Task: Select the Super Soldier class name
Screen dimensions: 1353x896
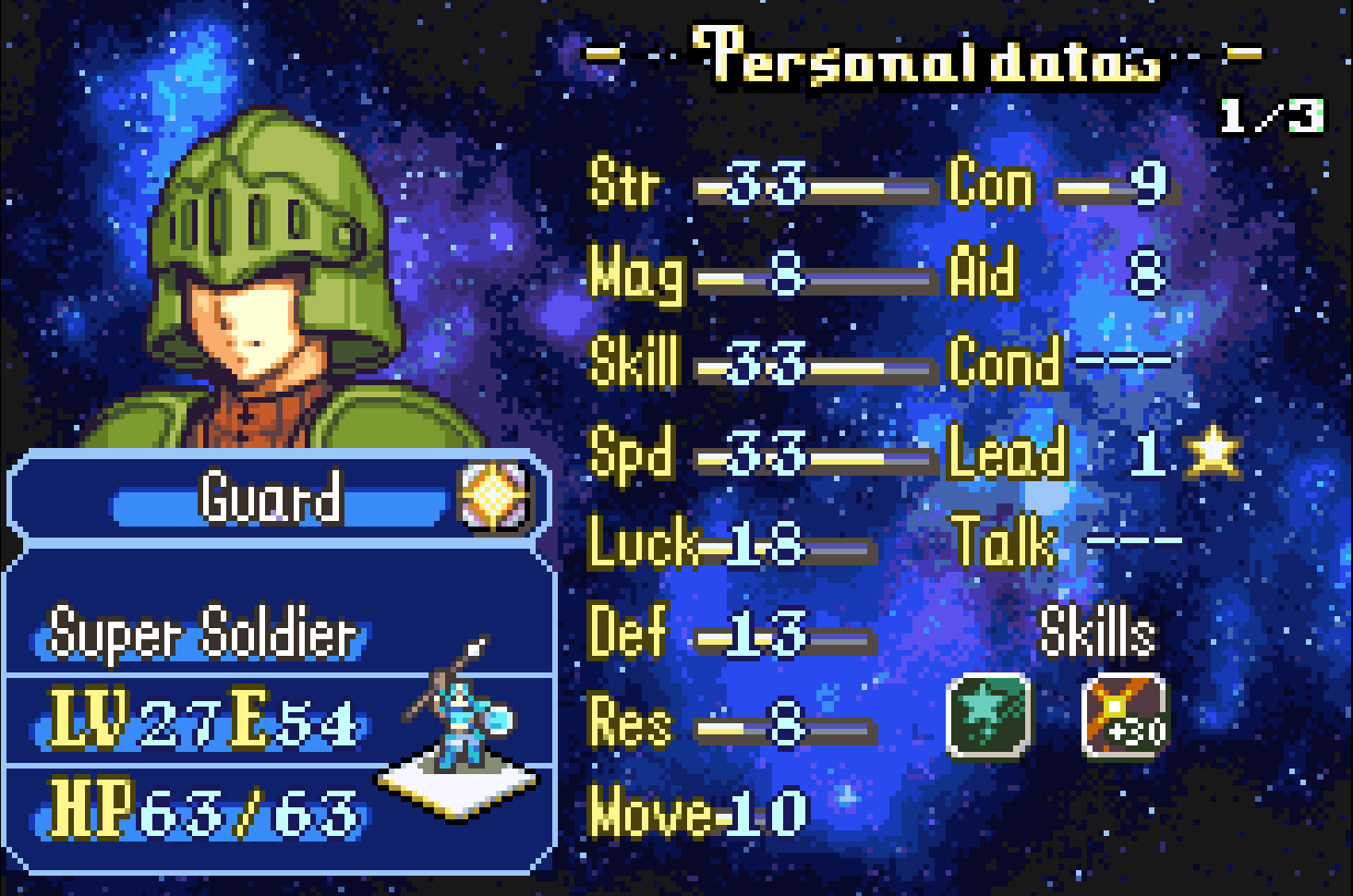Action: (201, 634)
